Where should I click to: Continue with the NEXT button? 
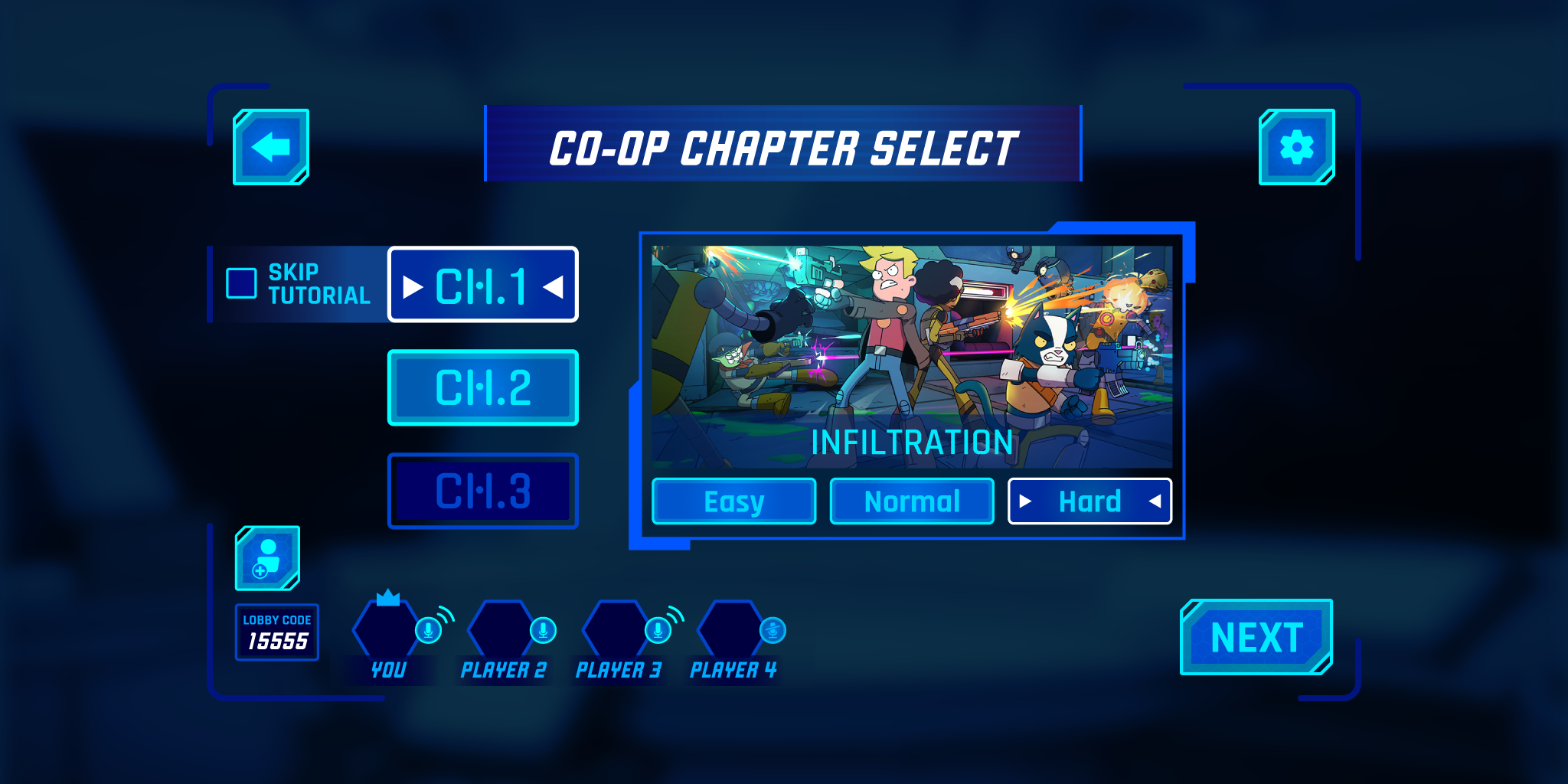point(1256,637)
